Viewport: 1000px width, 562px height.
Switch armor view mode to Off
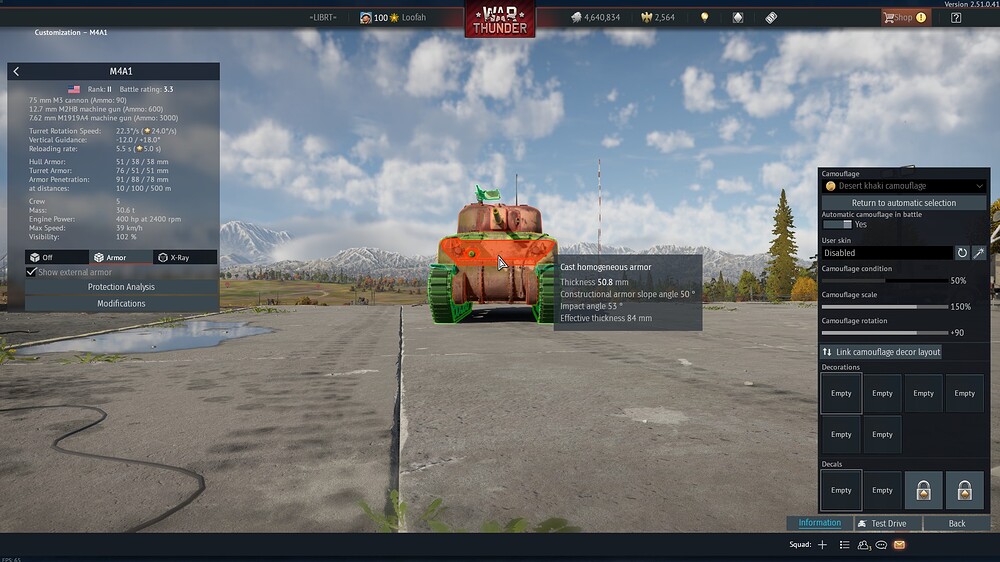pyautogui.click(x=57, y=257)
